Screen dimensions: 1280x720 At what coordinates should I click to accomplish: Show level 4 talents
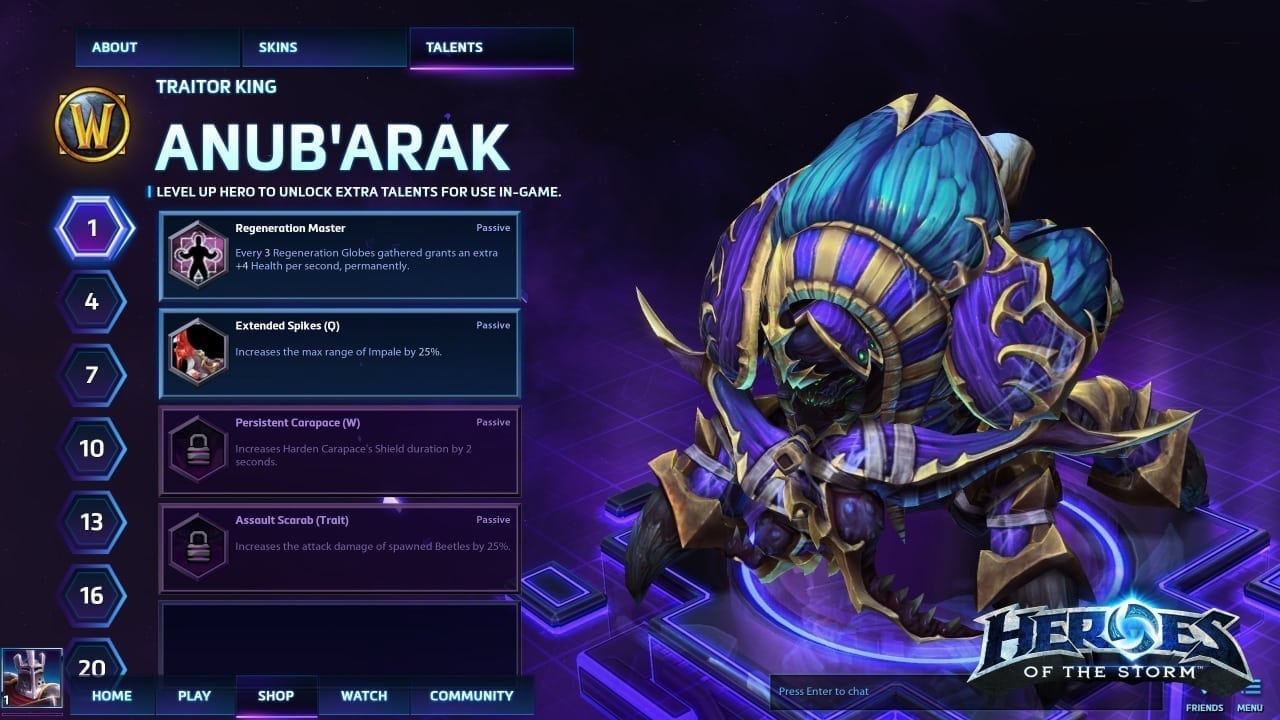tap(92, 301)
